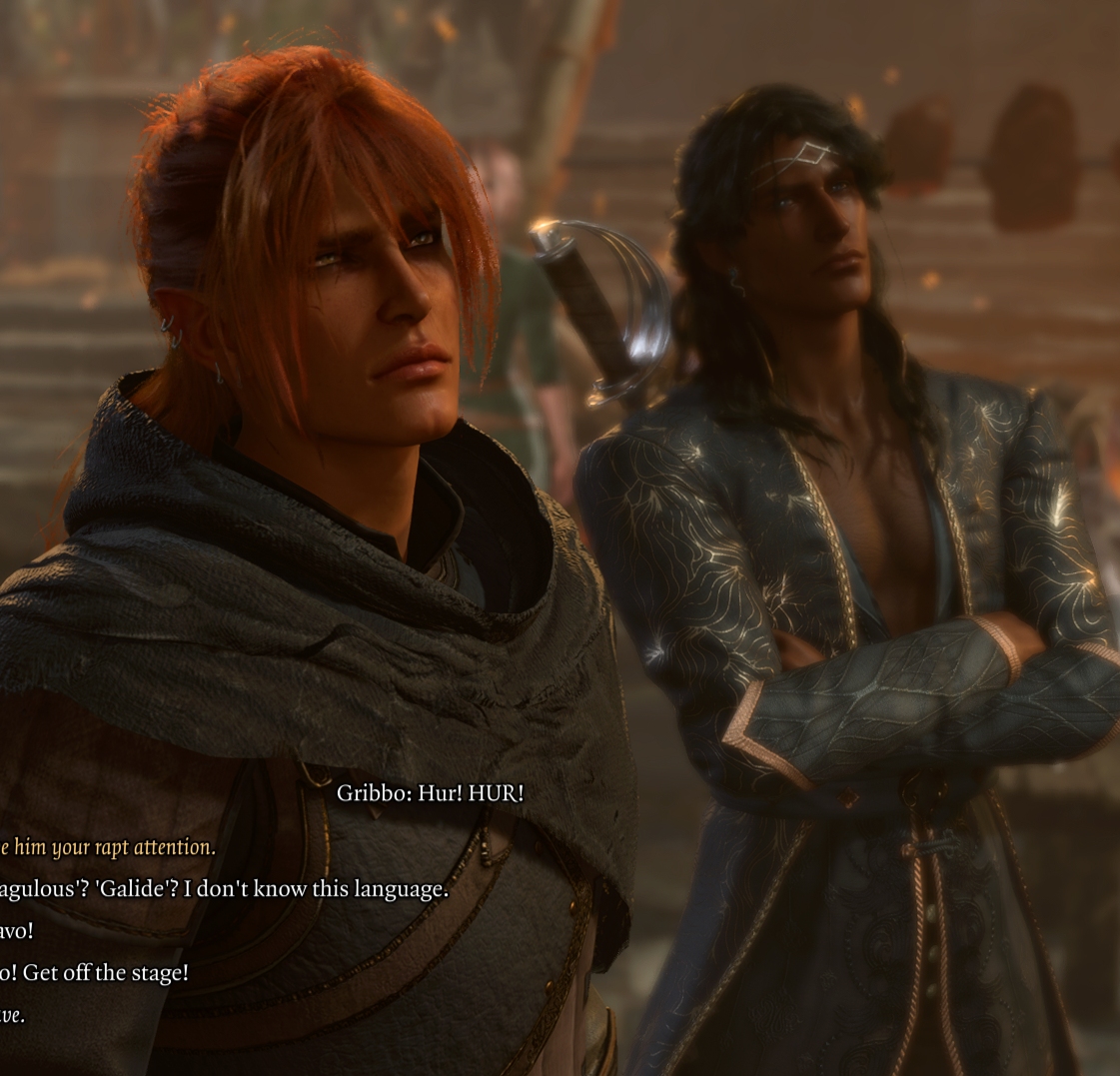1120x1076 pixels.
Task: Pick the reply ending in 'avo!'
Action: (17, 931)
